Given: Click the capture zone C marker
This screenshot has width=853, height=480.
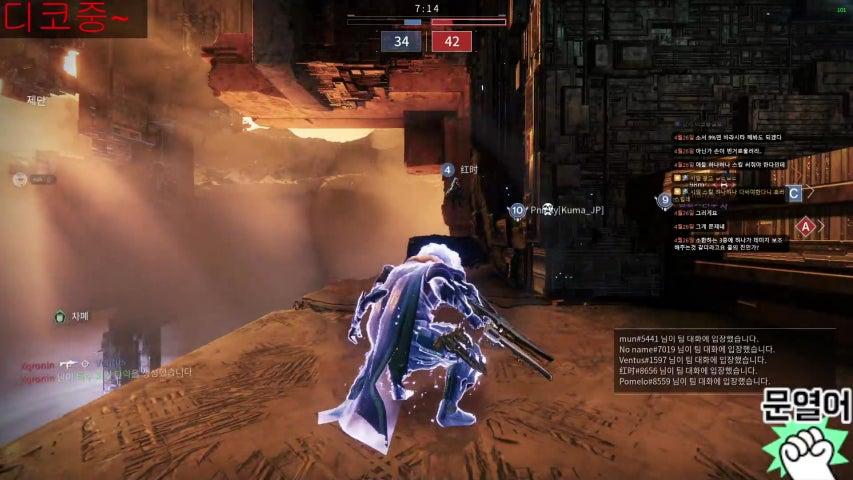Looking at the screenshot, I should tap(794, 193).
